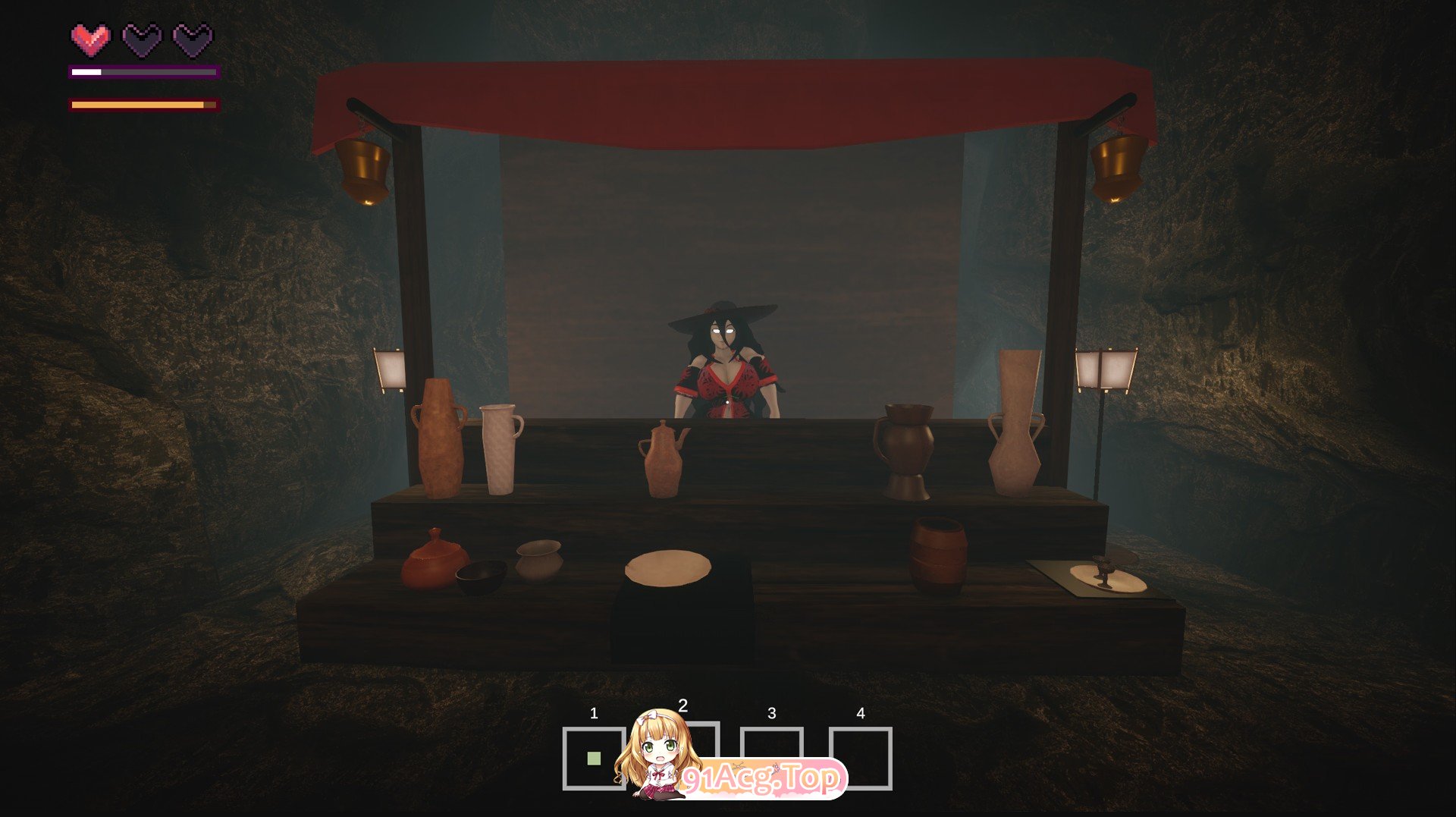The width and height of the screenshot is (1456, 817).
Task: Click the purple progress bar
Action: [143, 72]
